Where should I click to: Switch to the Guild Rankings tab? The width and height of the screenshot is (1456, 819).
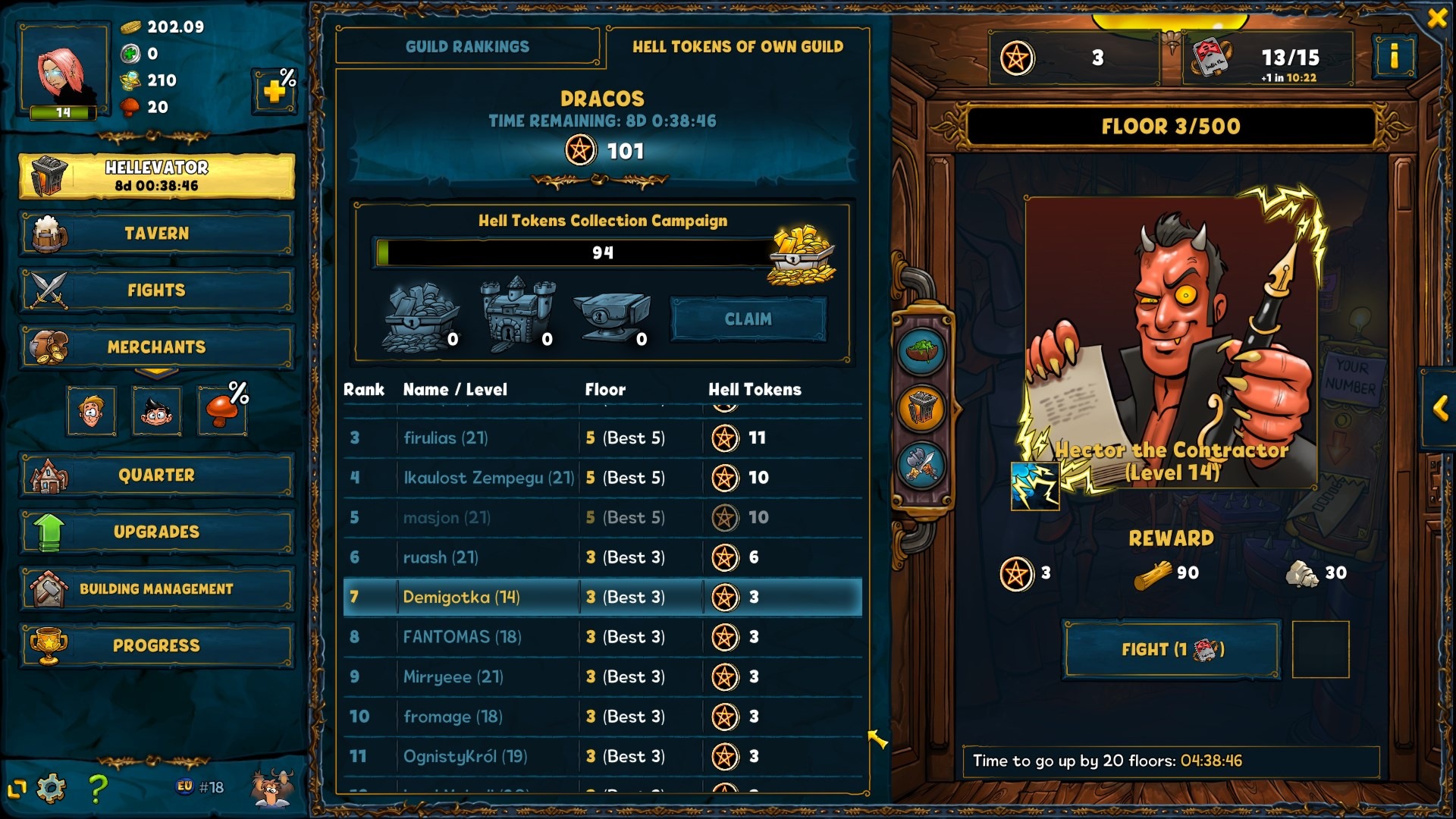(467, 47)
